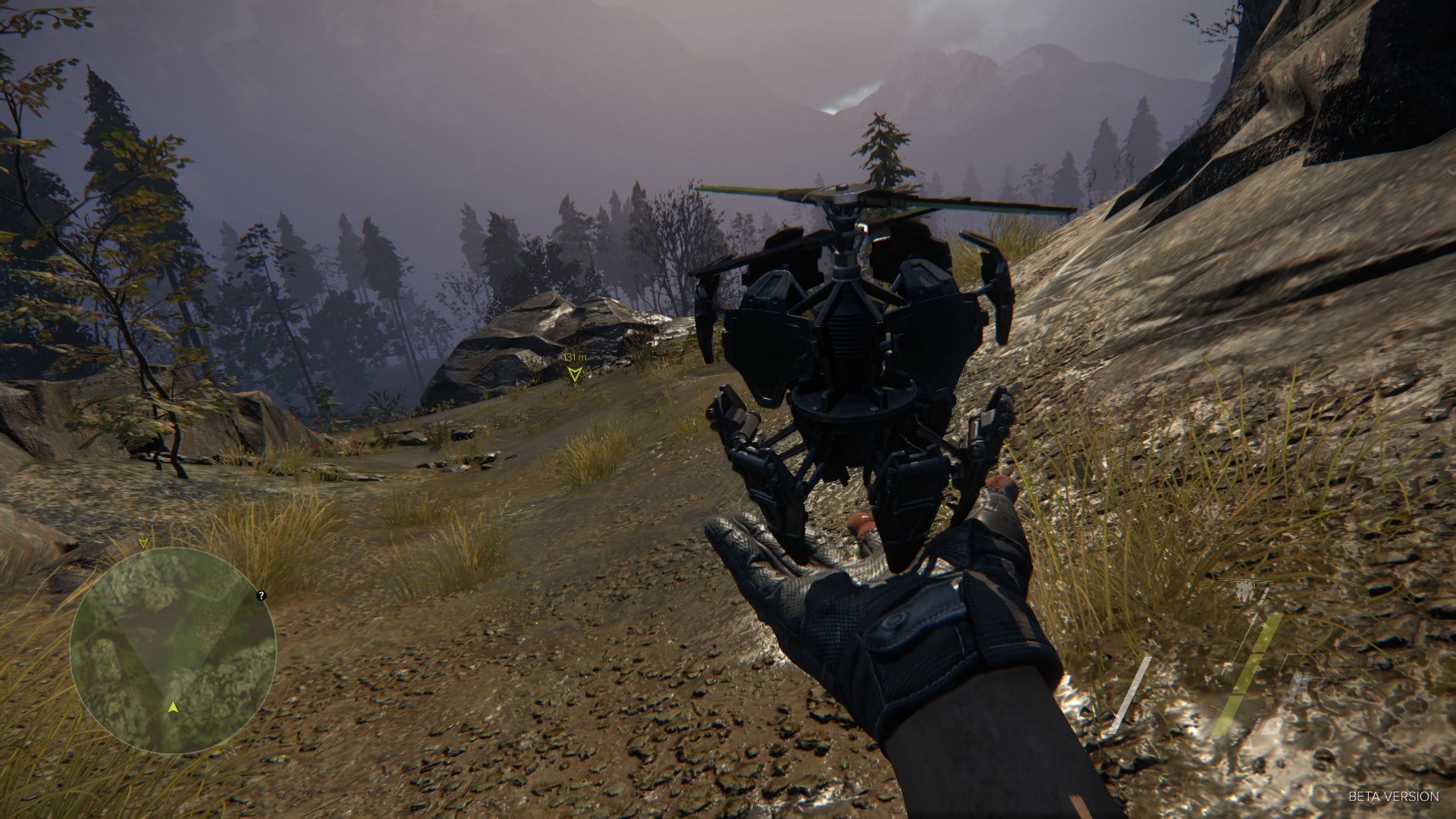Image resolution: width=1456 pixels, height=819 pixels.
Task: Click the yellow player arrow on minimap
Action: coord(174,707)
